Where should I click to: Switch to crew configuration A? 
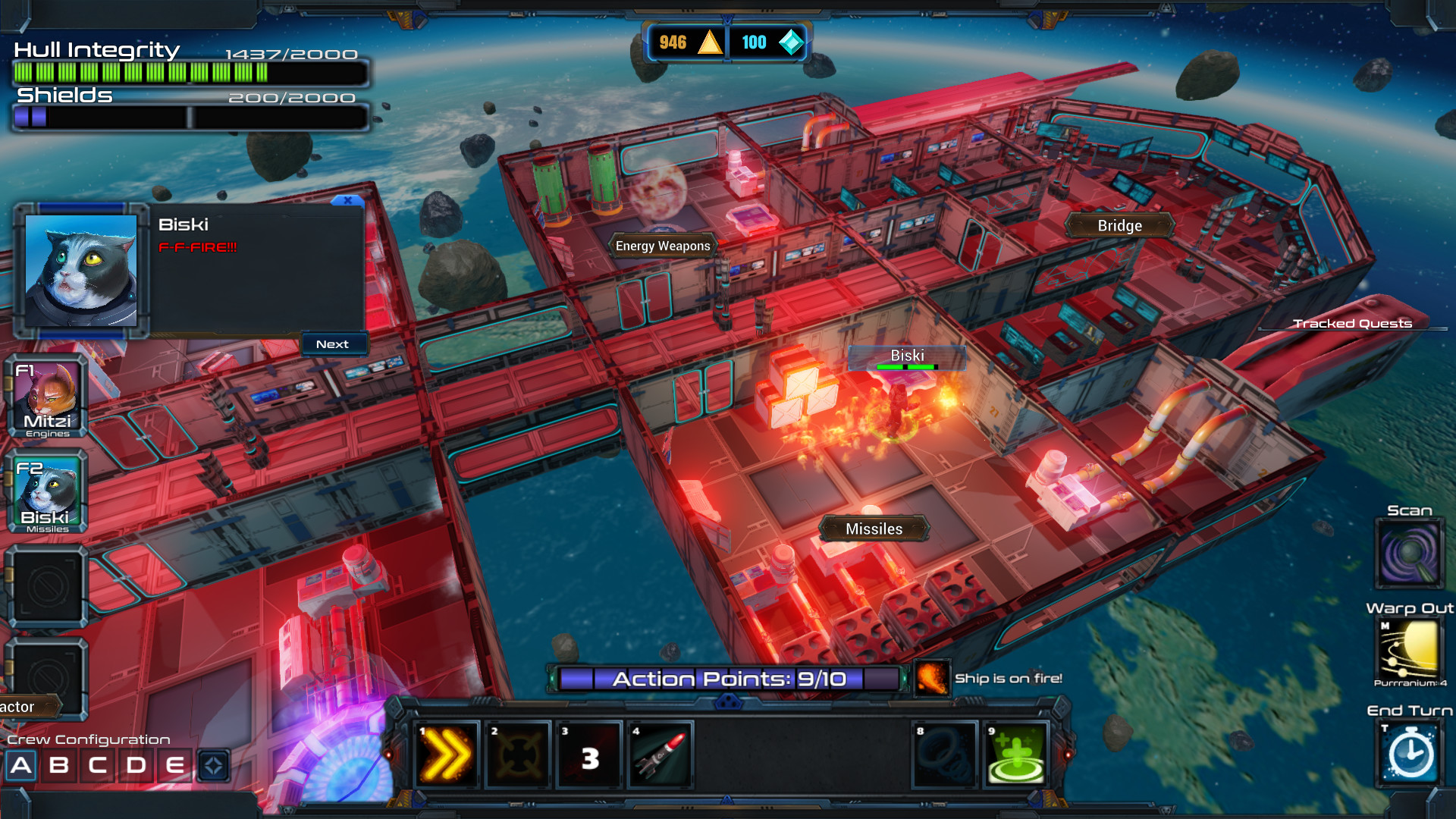(21, 765)
